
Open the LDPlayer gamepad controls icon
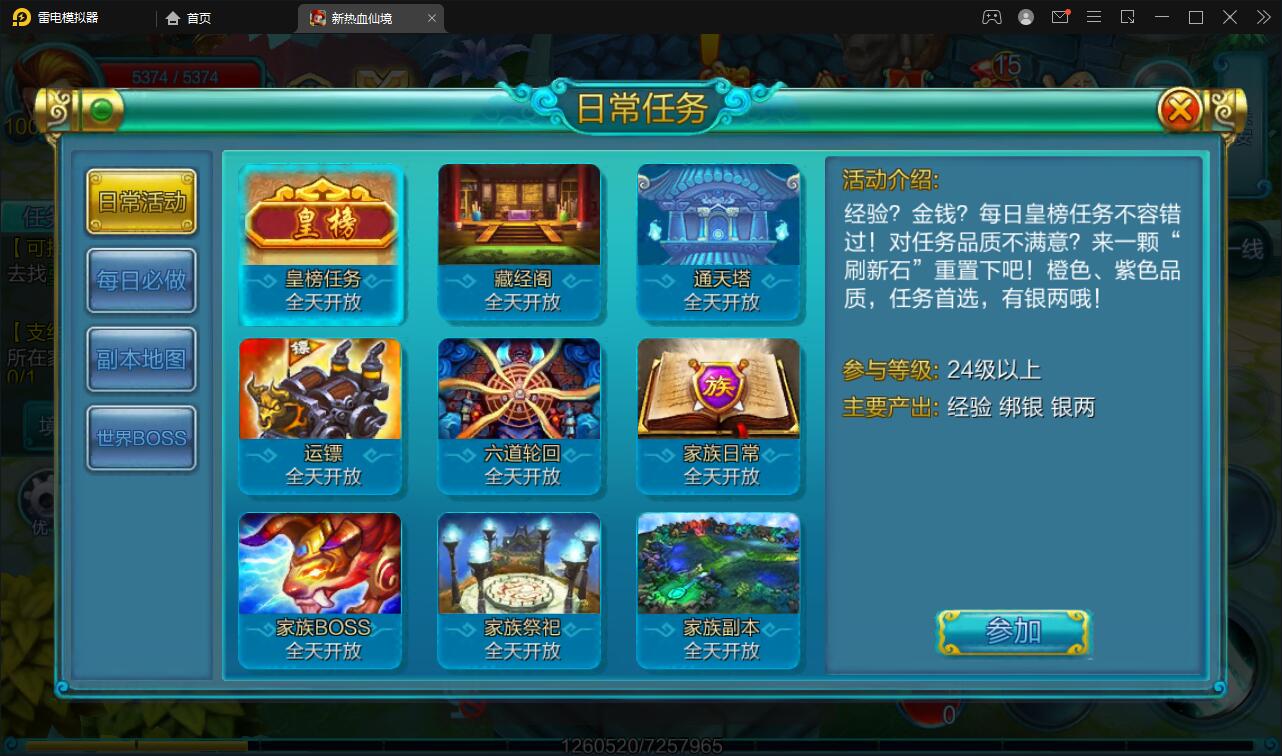pos(991,17)
